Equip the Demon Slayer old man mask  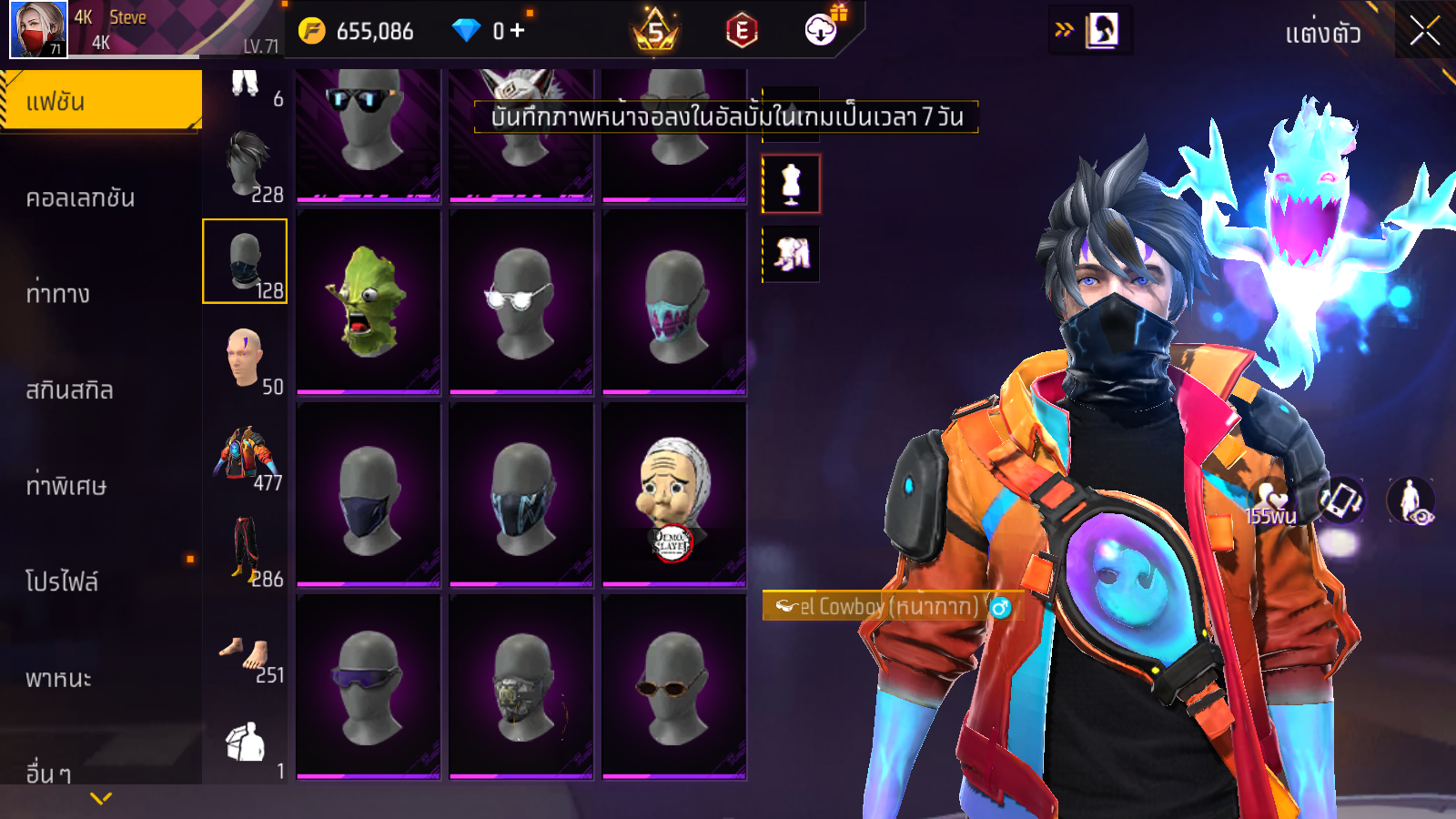click(674, 495)
